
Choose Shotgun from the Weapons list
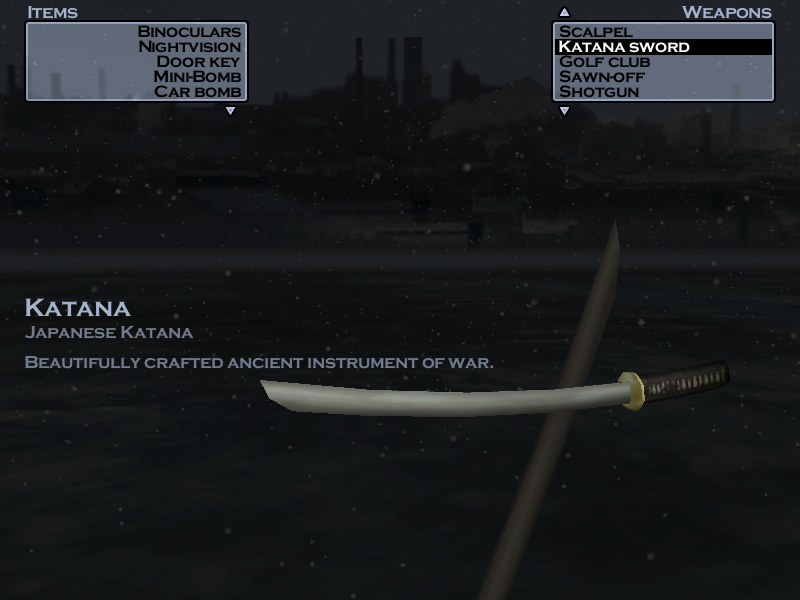(x=599, y=92)
